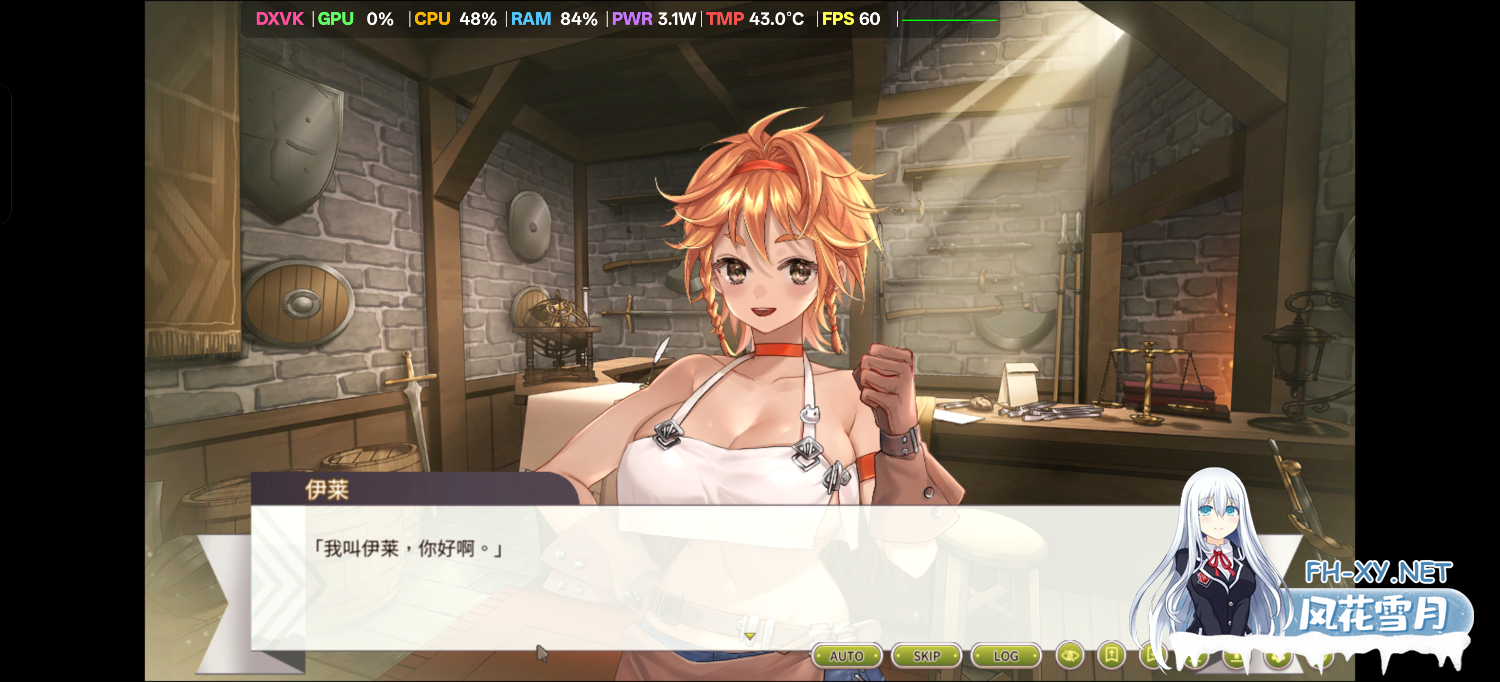
Task: Open the dialogue LOG
Action: tap(1005, 656)
